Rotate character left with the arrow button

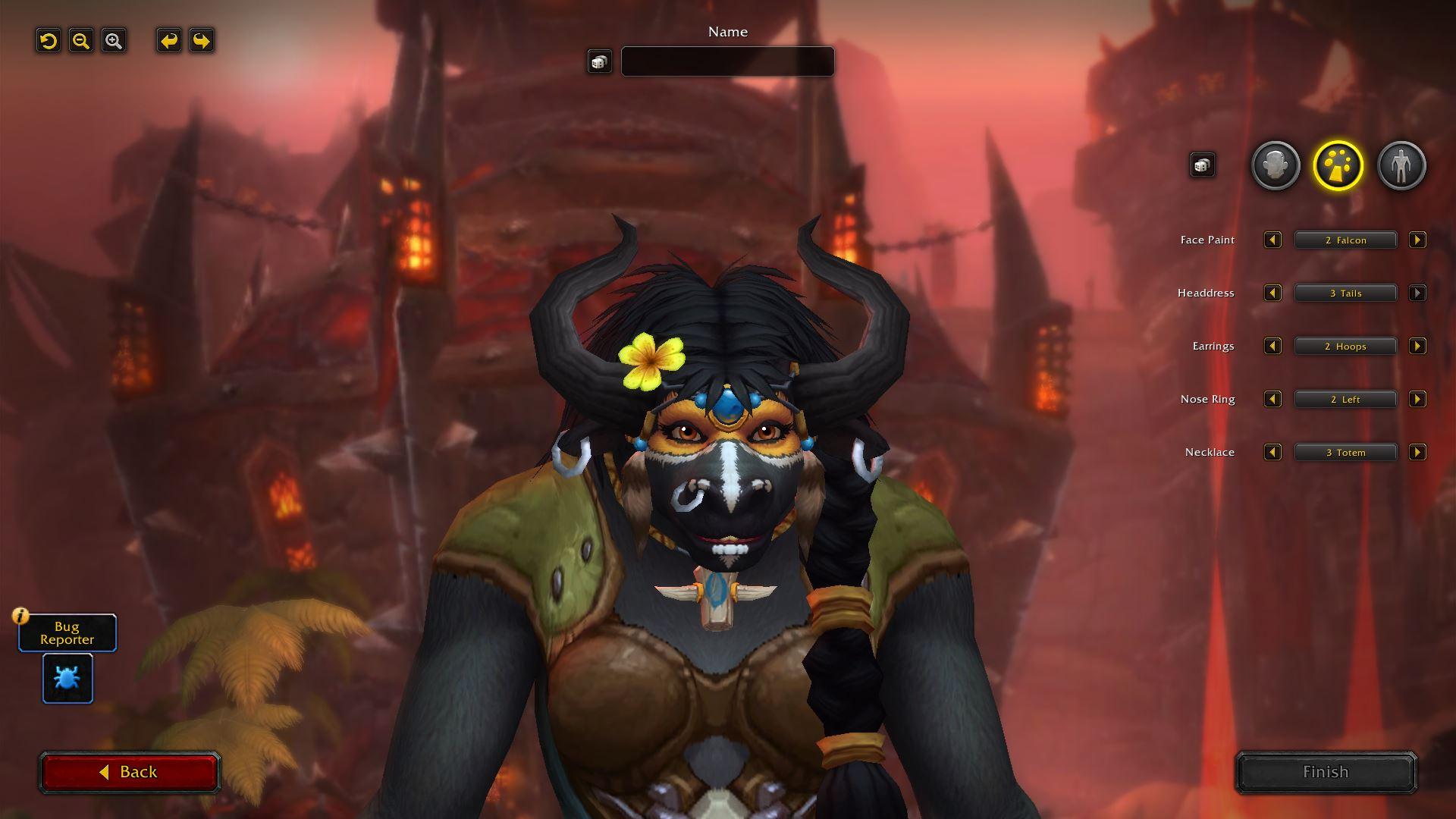(169, 41)
